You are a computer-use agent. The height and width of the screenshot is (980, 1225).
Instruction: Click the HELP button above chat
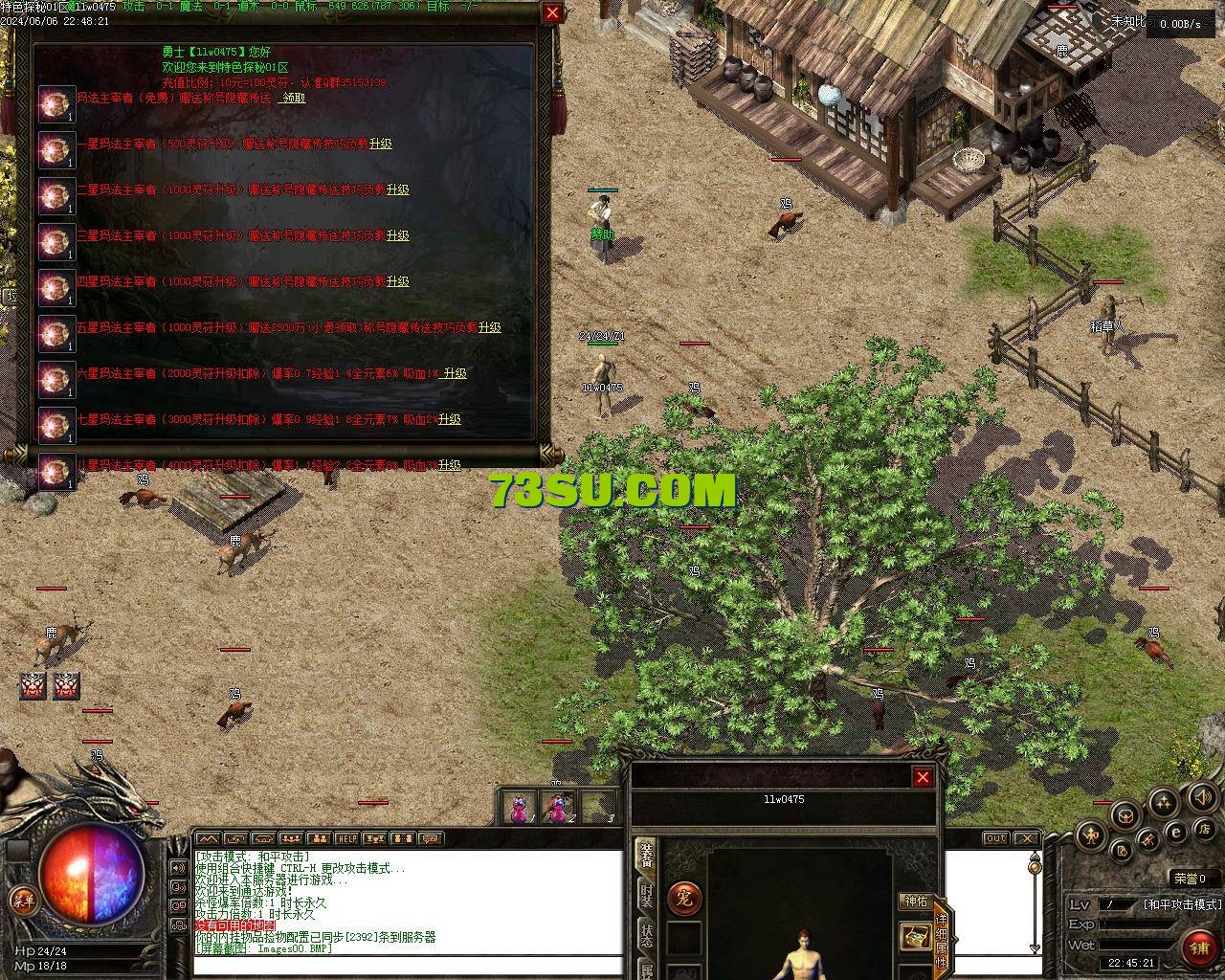pos(347,839)
